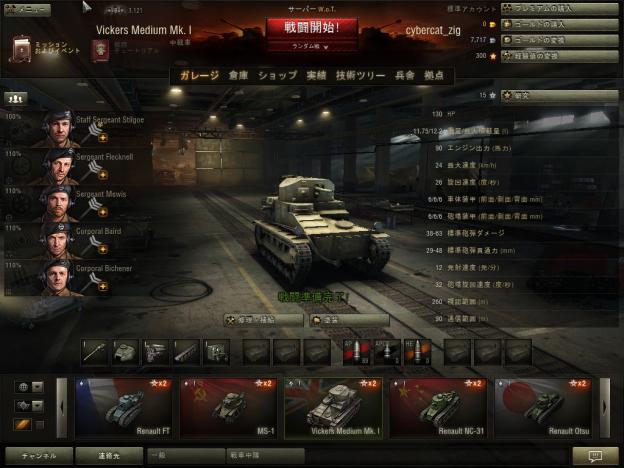Switch to the 兵舎 tab

pyautogui.click(x=405, y=76)
